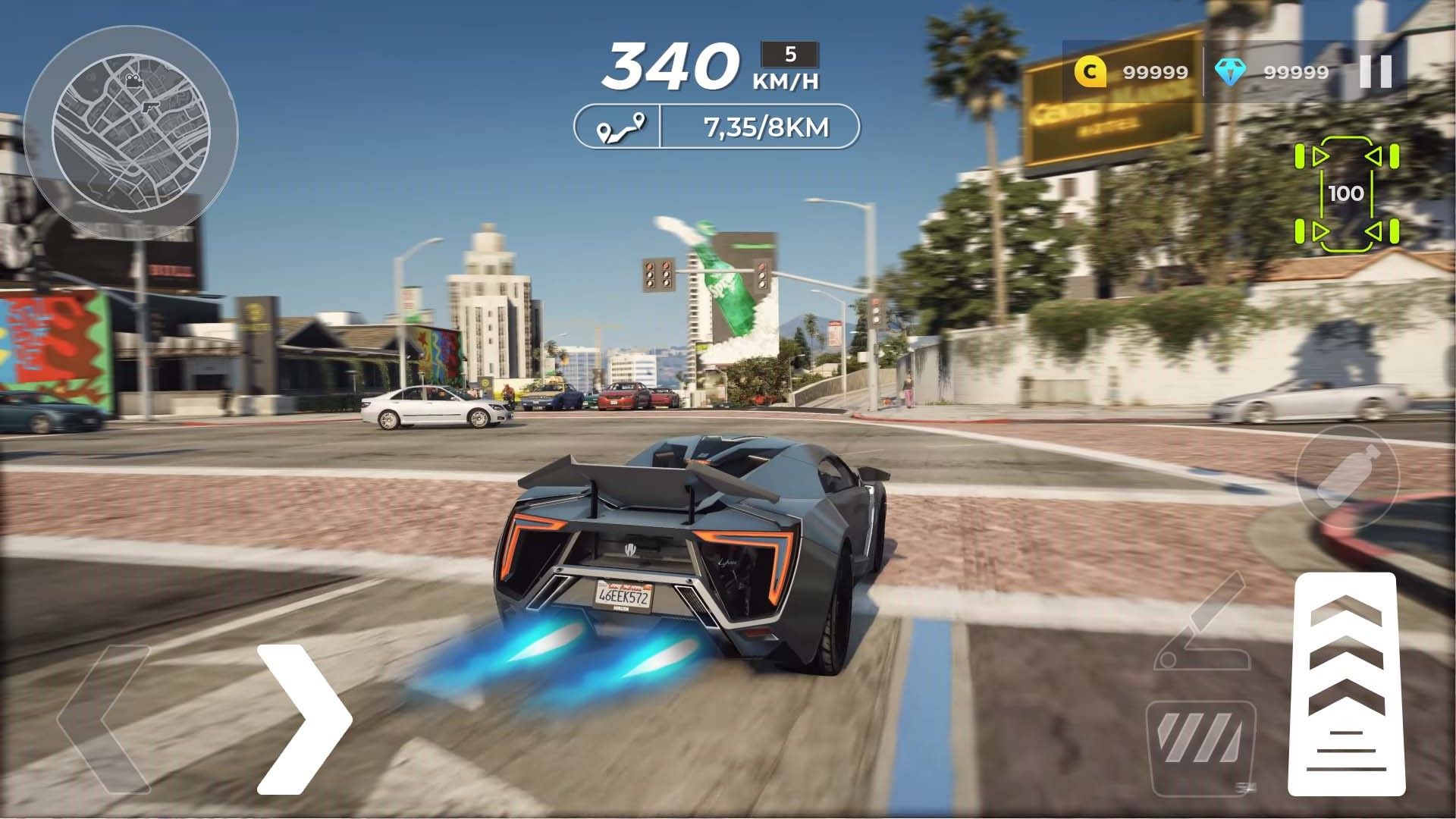
Task: Check the green car damage indicator
Action: 1346,194
